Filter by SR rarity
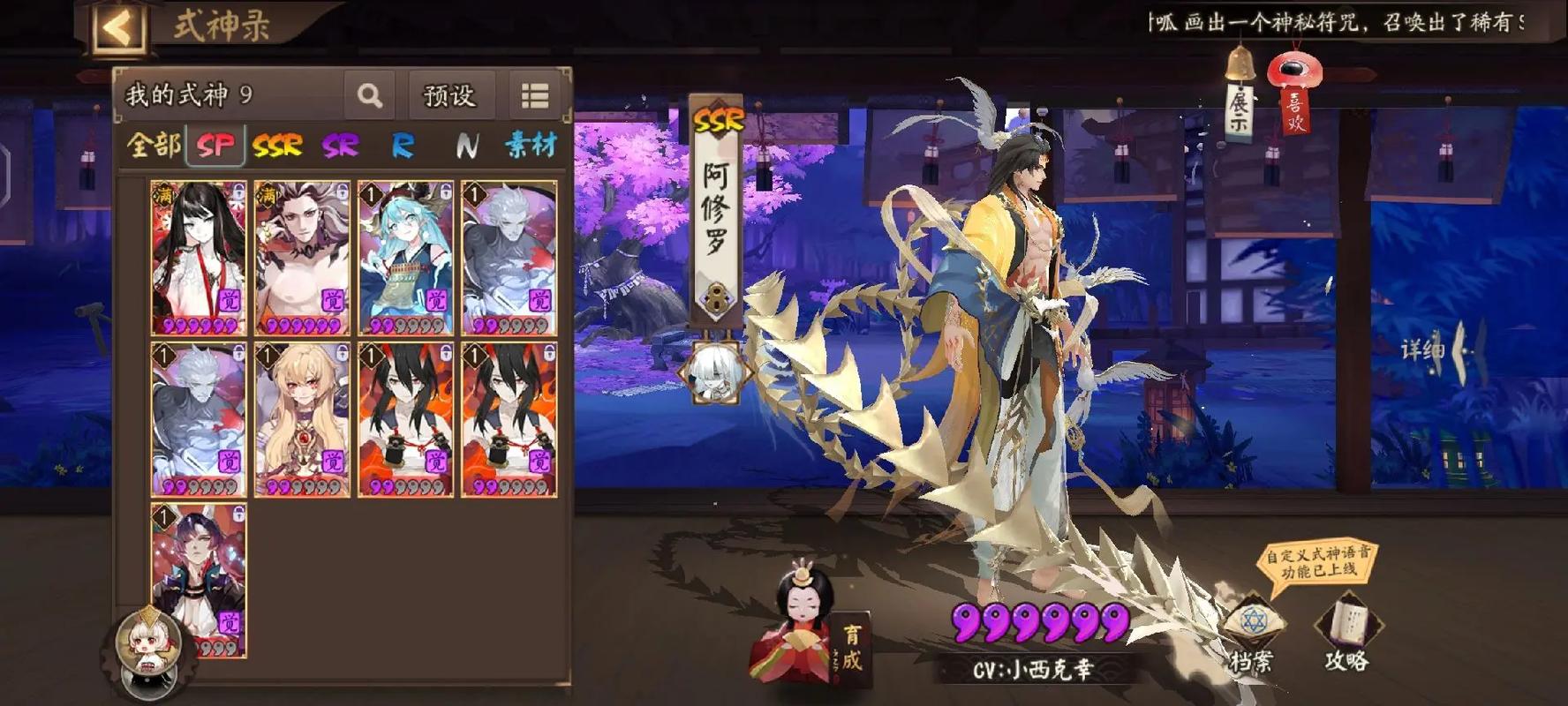This screenshot has width=1568, height=706. coord(340,145)
